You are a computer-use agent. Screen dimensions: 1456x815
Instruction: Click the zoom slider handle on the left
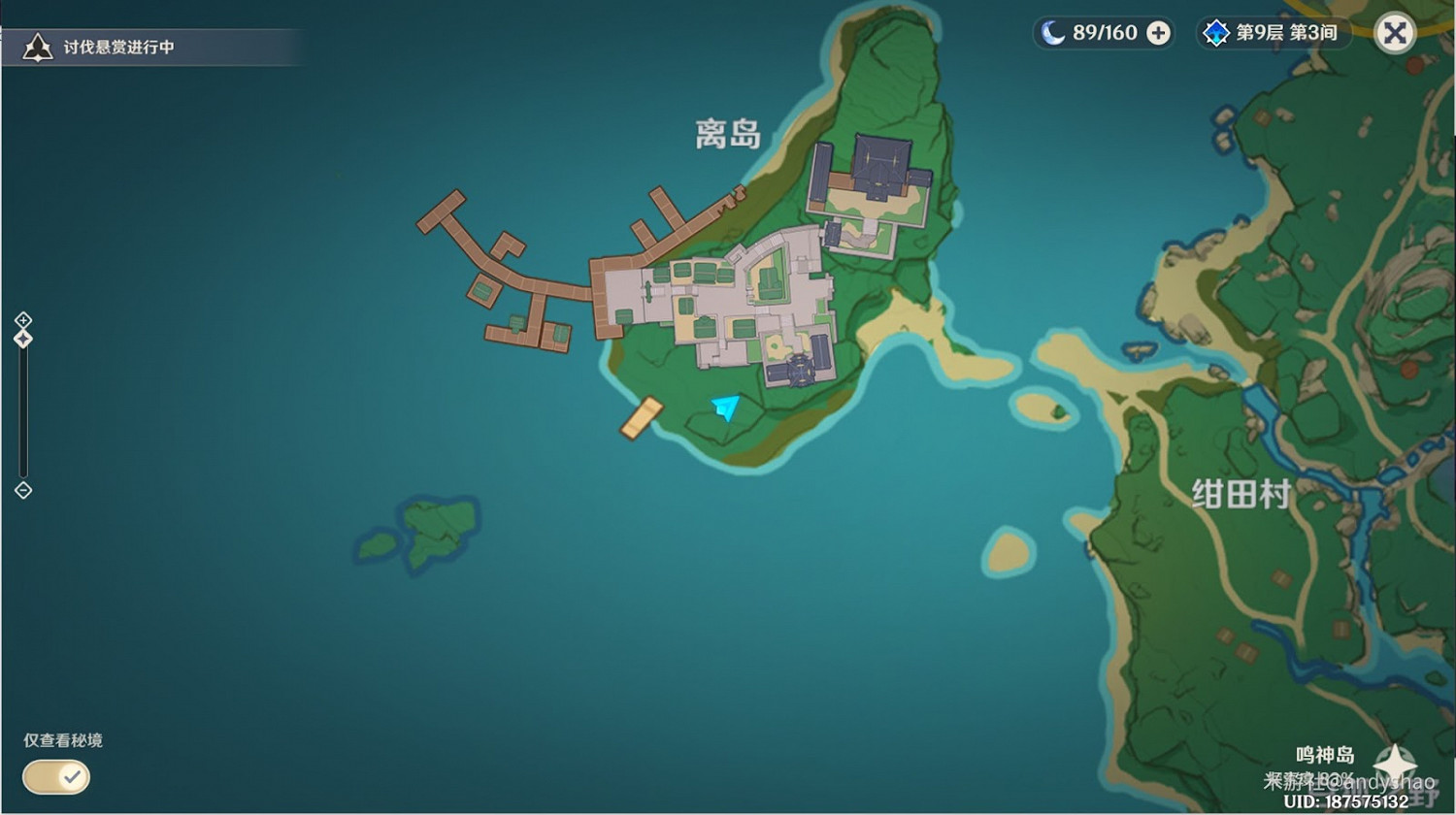pos(22,337)
